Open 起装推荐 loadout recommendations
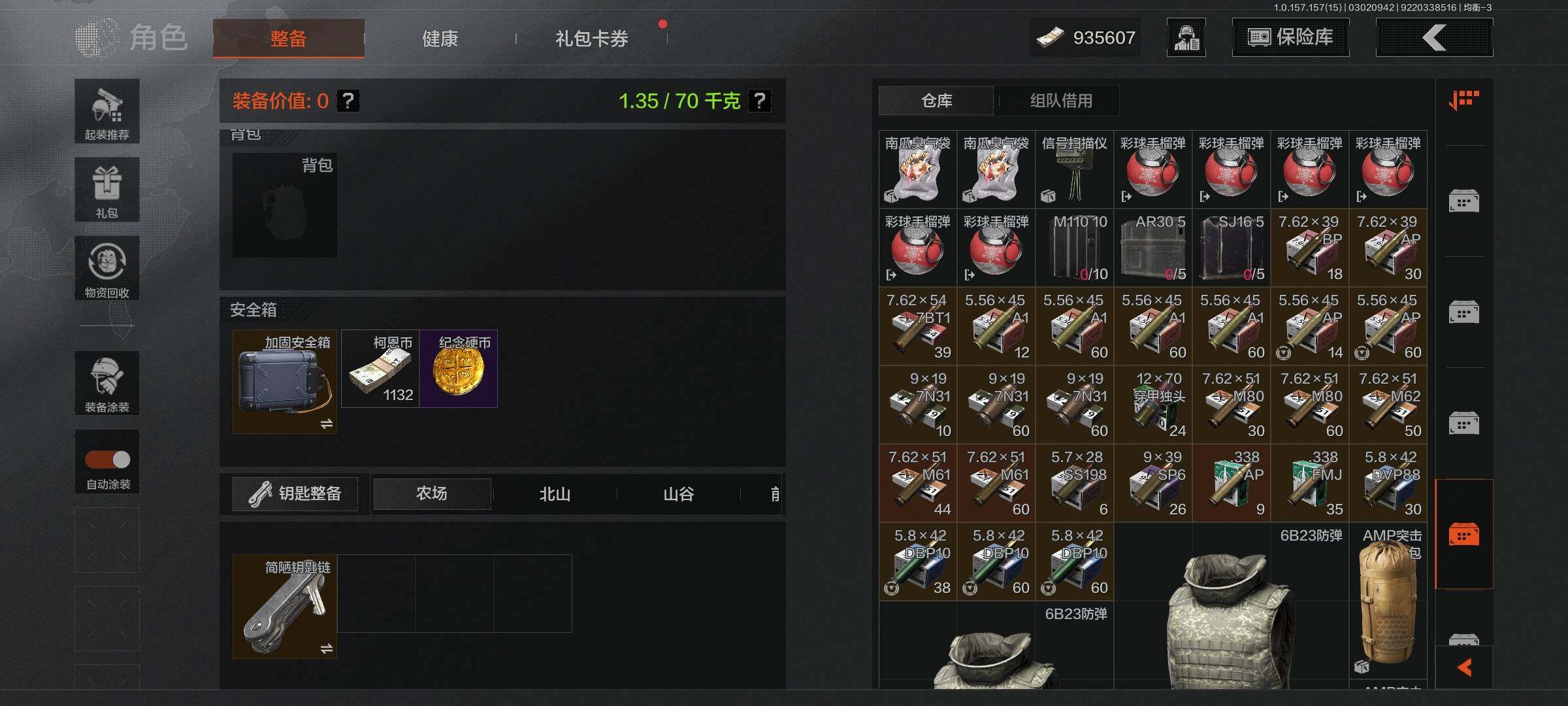This screenshot has height=706, width=1568. point(107,111)
